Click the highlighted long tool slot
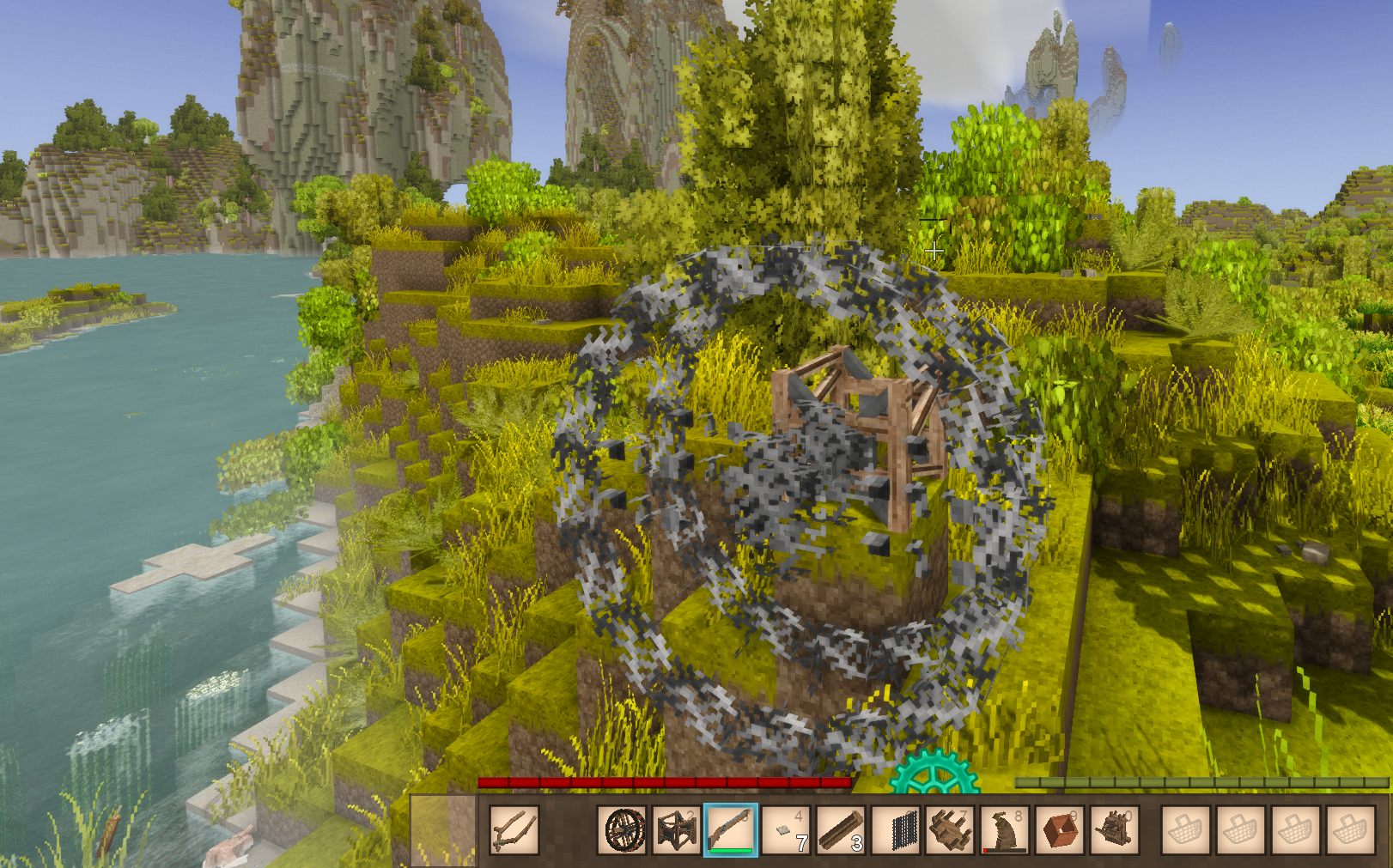This screenshot has height=868, width=1393. tap(731, 830)
